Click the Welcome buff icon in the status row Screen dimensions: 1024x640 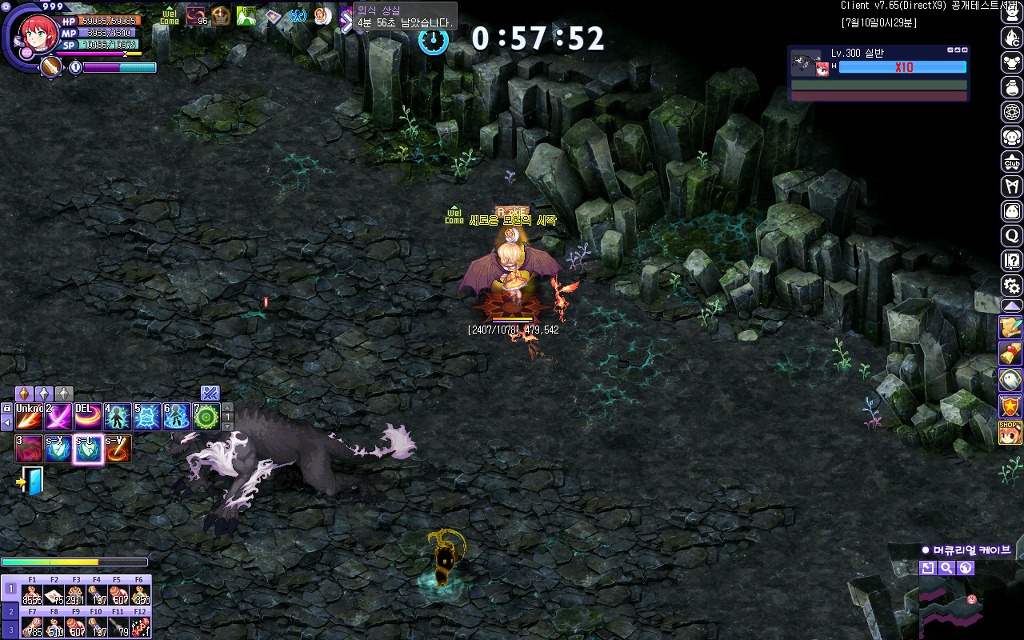pos(168,16)
